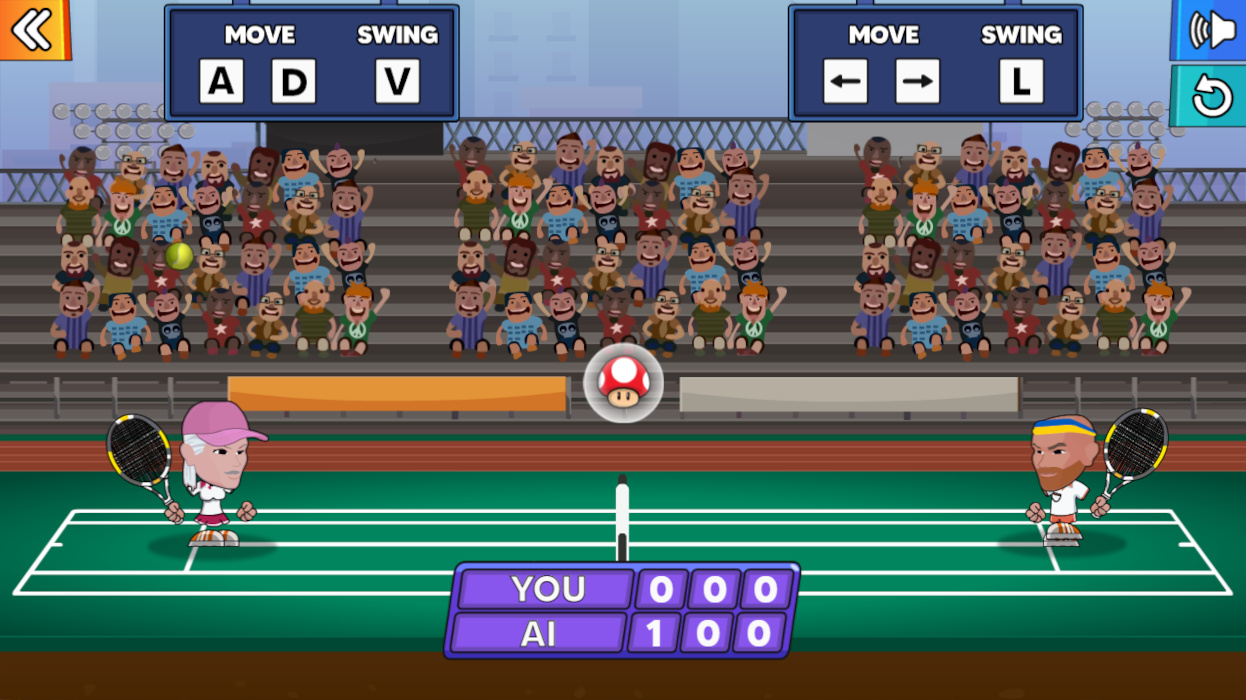1246x700 pixels.
Task: Go back using the double-arrow button
Action: click(33, 29)
